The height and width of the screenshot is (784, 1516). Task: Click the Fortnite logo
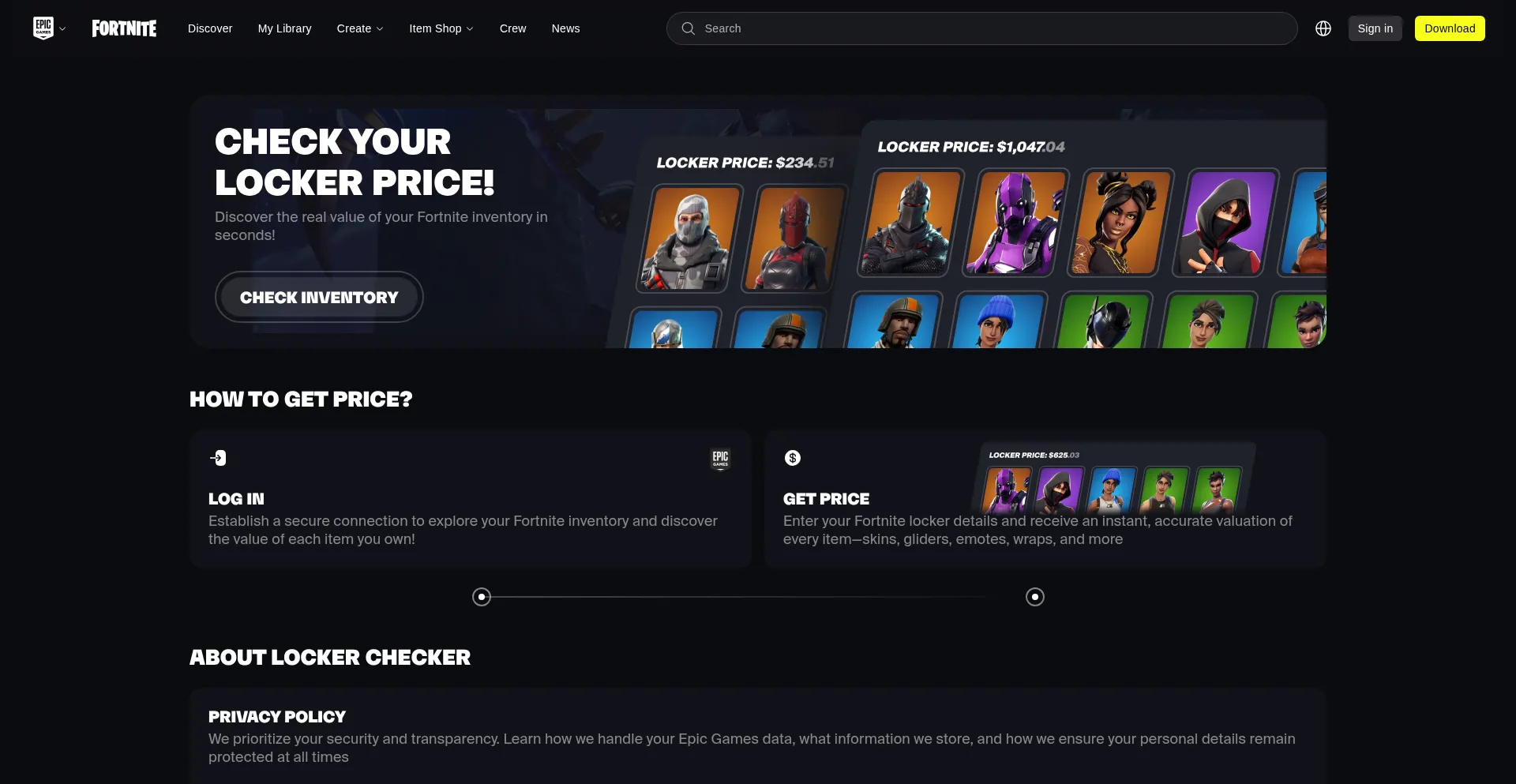coord(124,28)
